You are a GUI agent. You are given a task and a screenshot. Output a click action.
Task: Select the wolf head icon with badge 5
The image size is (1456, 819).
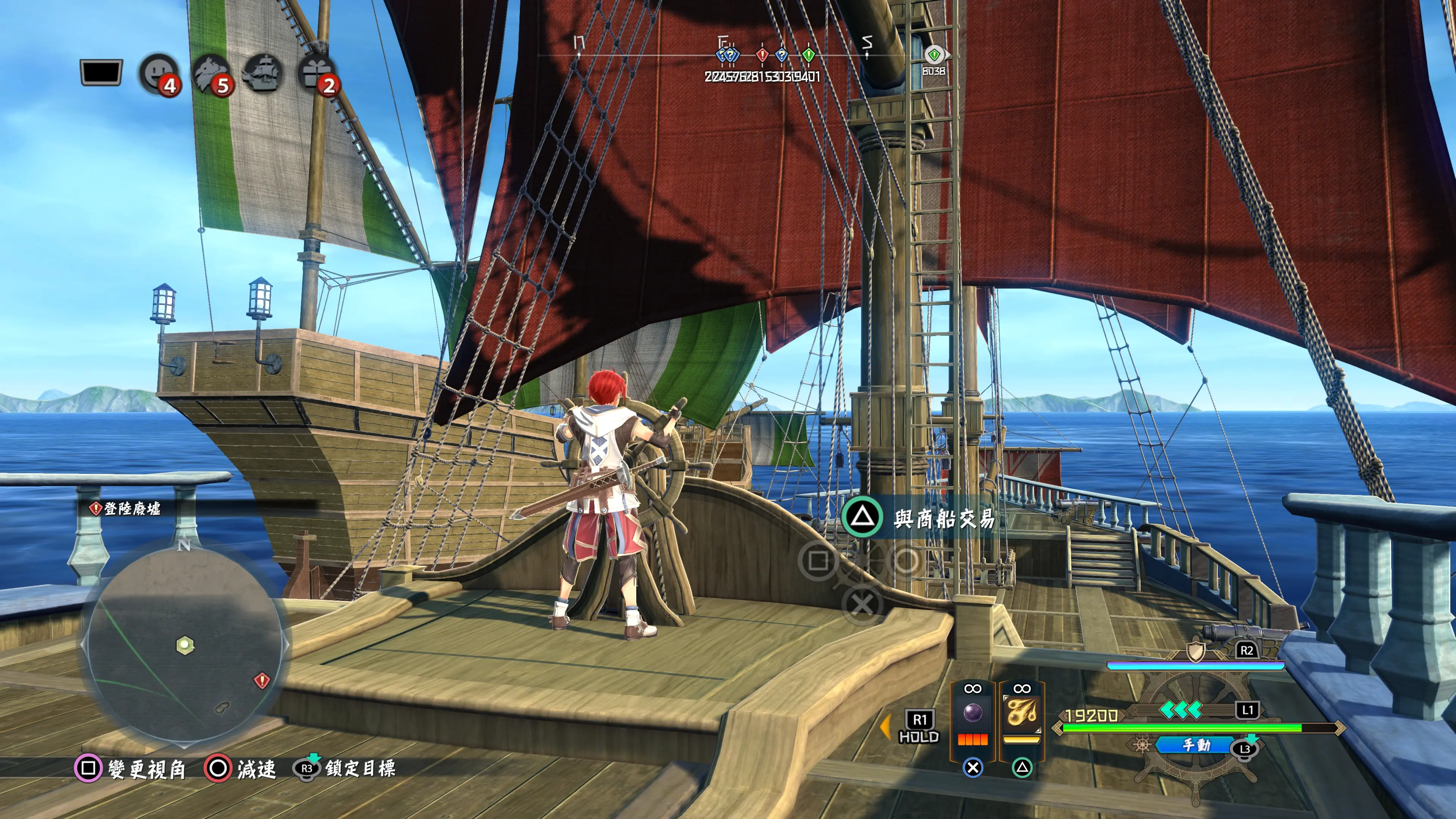tap(211, 74)
